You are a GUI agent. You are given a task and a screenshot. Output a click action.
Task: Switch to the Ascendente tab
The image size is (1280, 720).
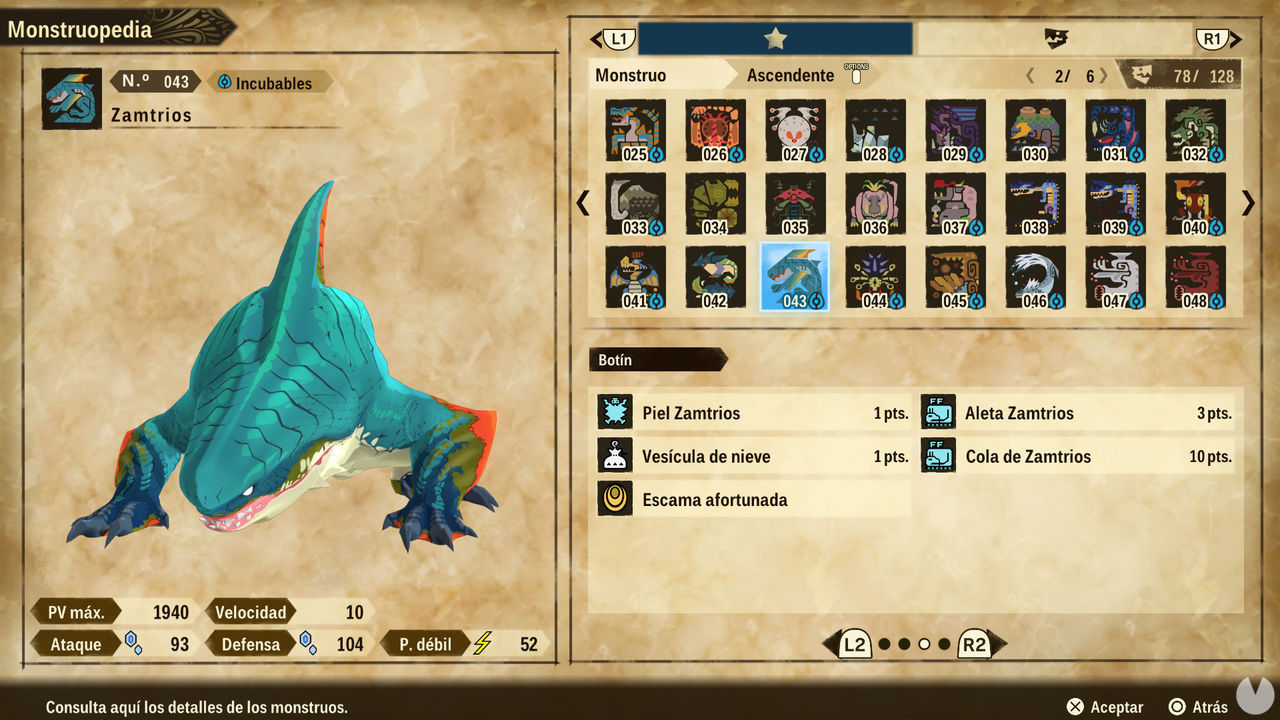coord(790,74)
